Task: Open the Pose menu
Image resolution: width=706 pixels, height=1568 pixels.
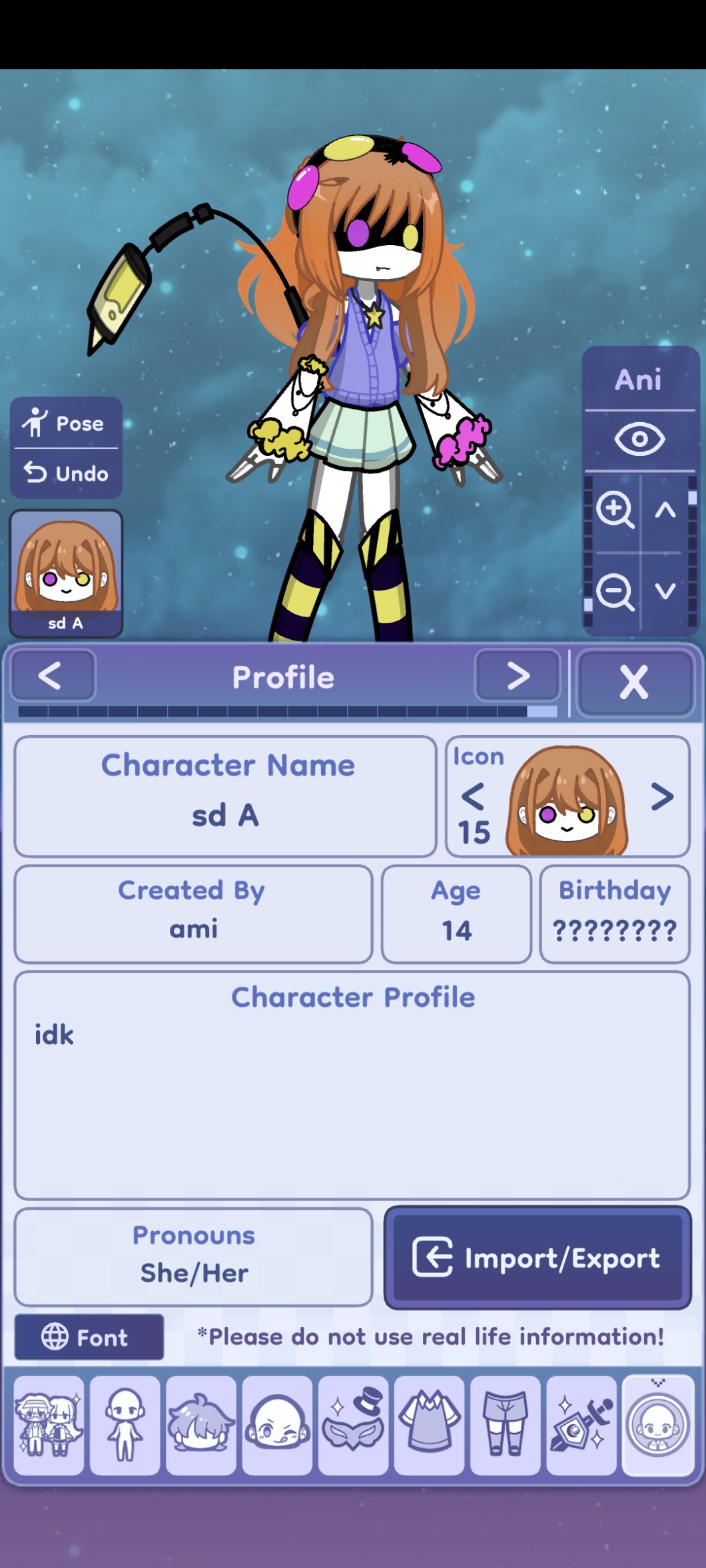Action: click(65, 423)
